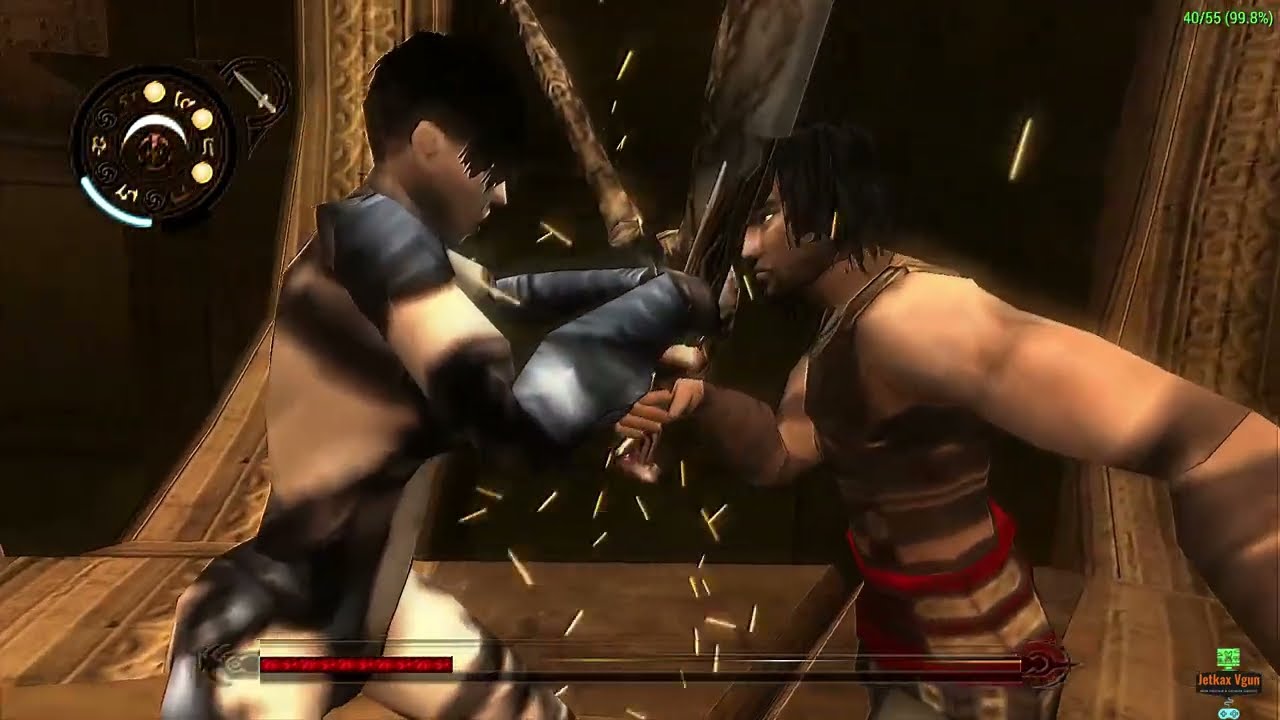The width and height of the screenshot is (1280, 720).
Task: Click the spiral glyph on the dial's left edge
Action: click(106, 118)
